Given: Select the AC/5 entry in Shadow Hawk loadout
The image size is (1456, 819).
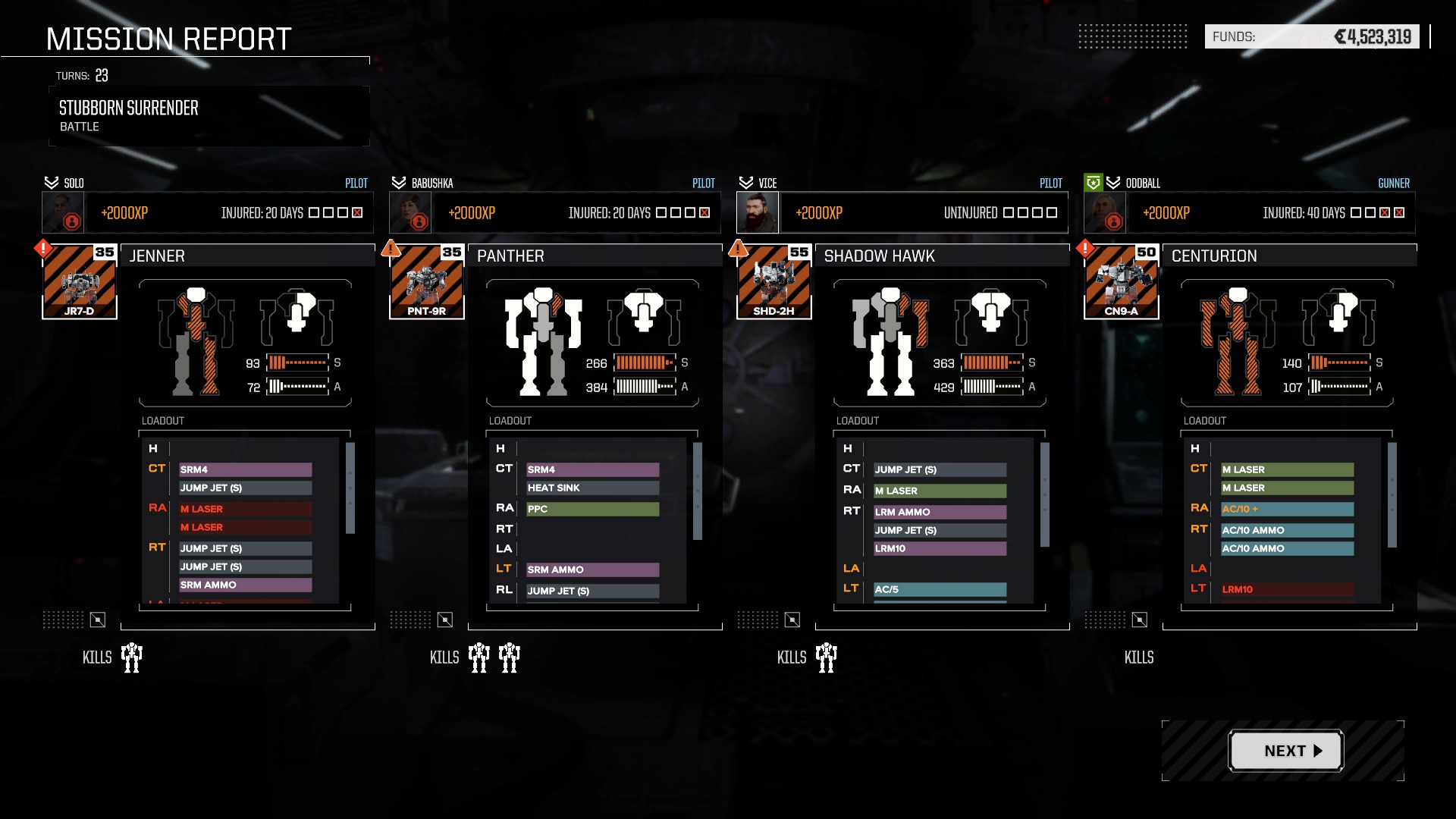Looking at the screenshot, I should pyautogui.click(x=940, y=589).
